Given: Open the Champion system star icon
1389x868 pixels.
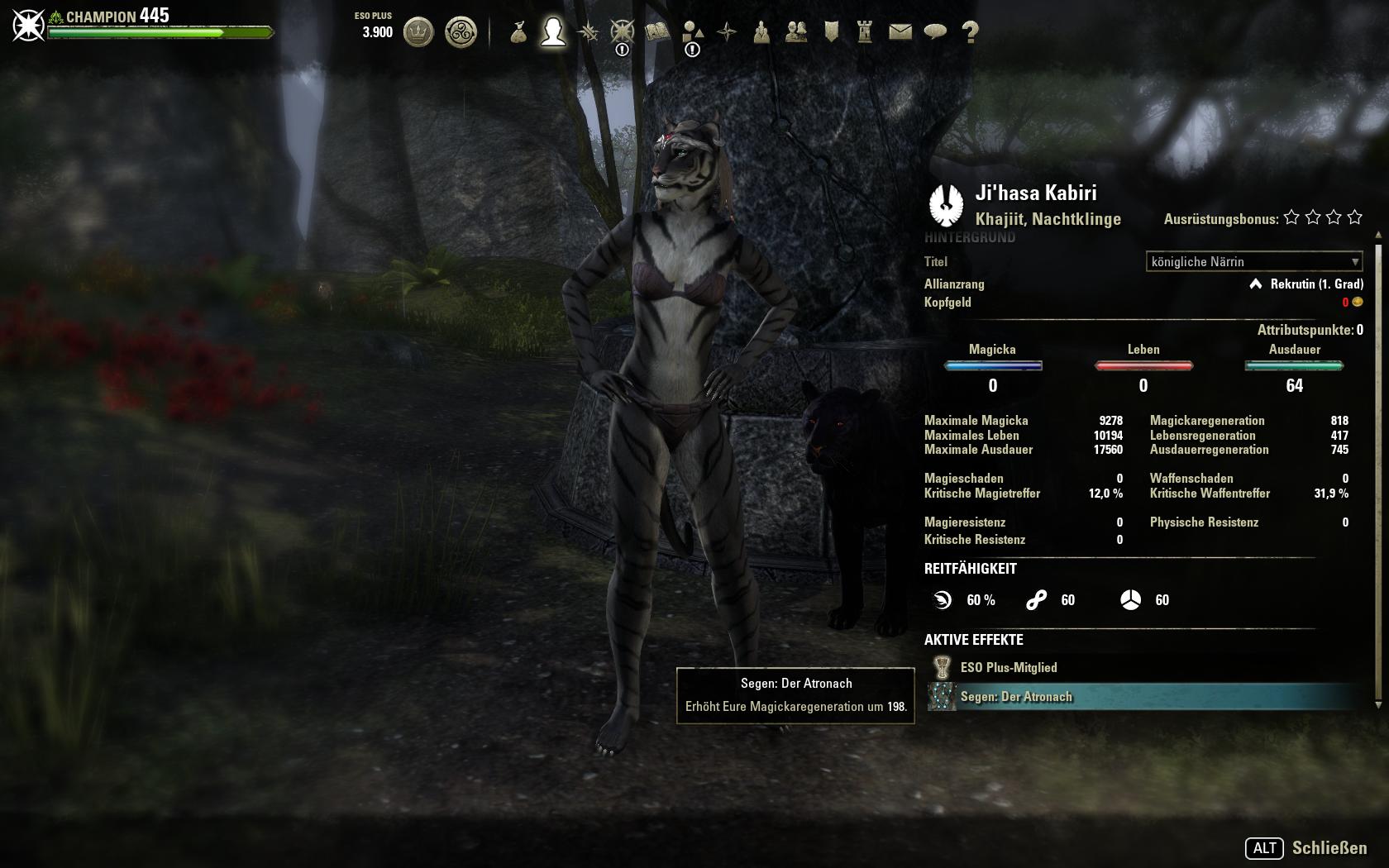Looking at the screenshot, I should pyautogui.click(x=623, y=33).
